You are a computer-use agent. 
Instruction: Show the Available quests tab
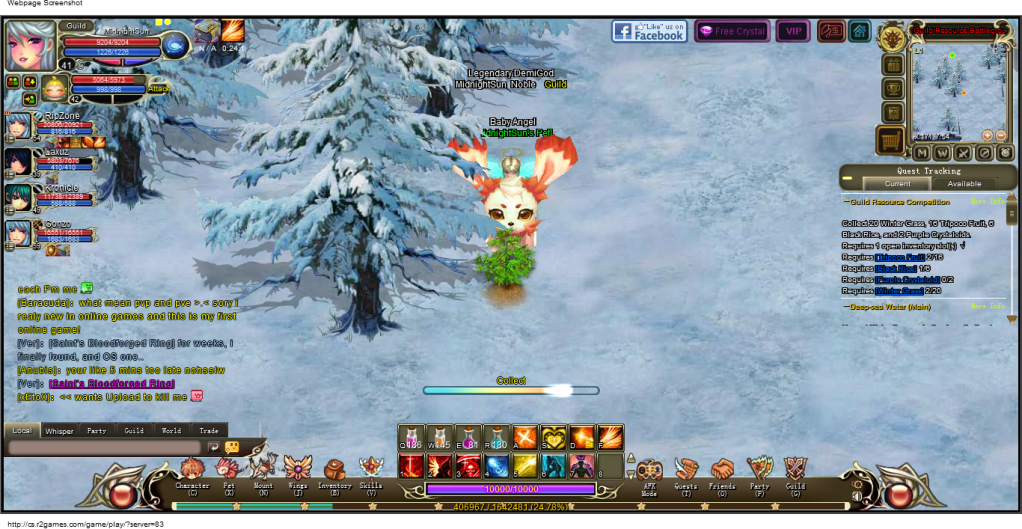click(964, 184)
